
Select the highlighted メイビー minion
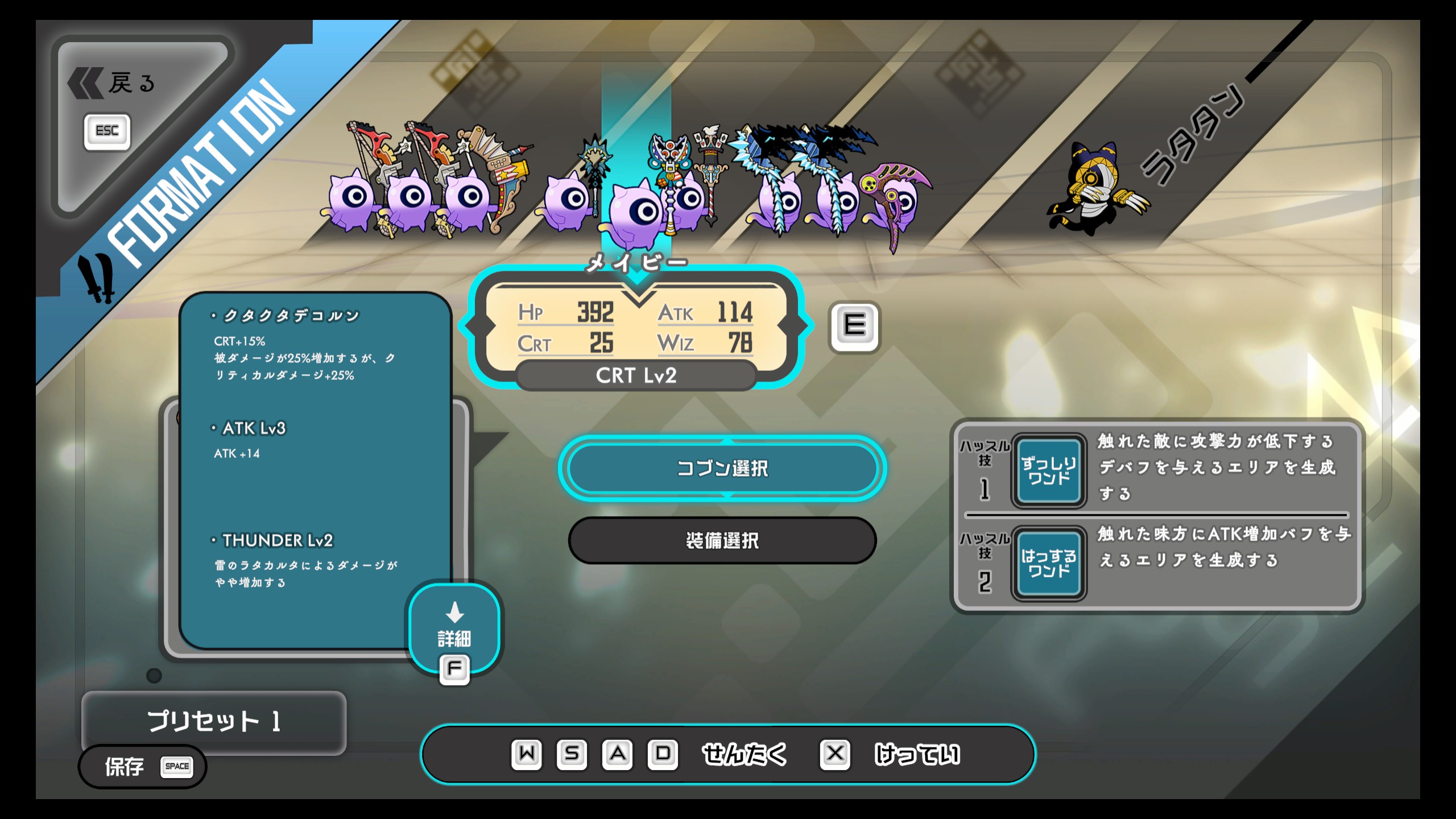[637, 212]
